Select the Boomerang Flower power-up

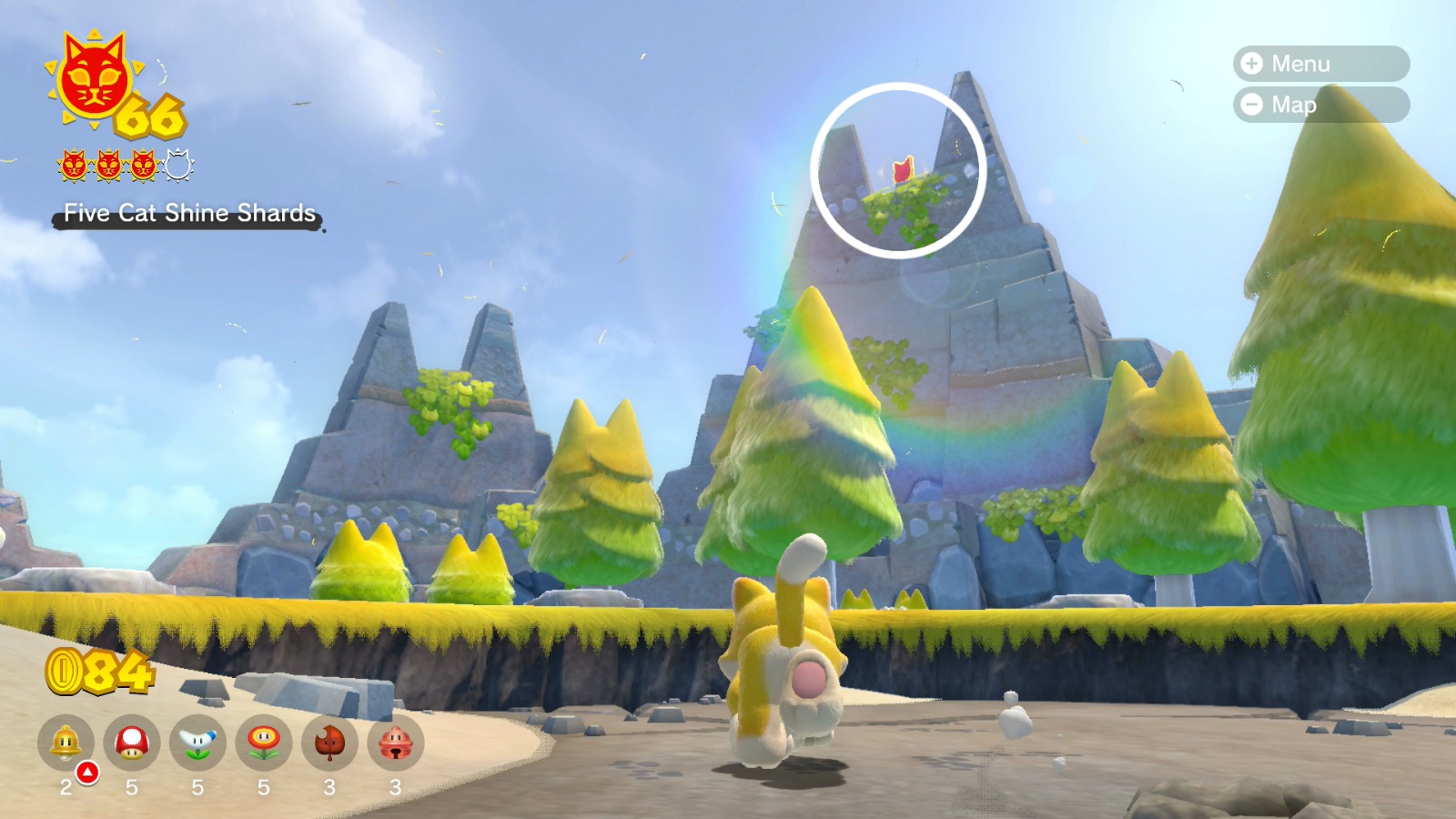click(x=200, y=742)
